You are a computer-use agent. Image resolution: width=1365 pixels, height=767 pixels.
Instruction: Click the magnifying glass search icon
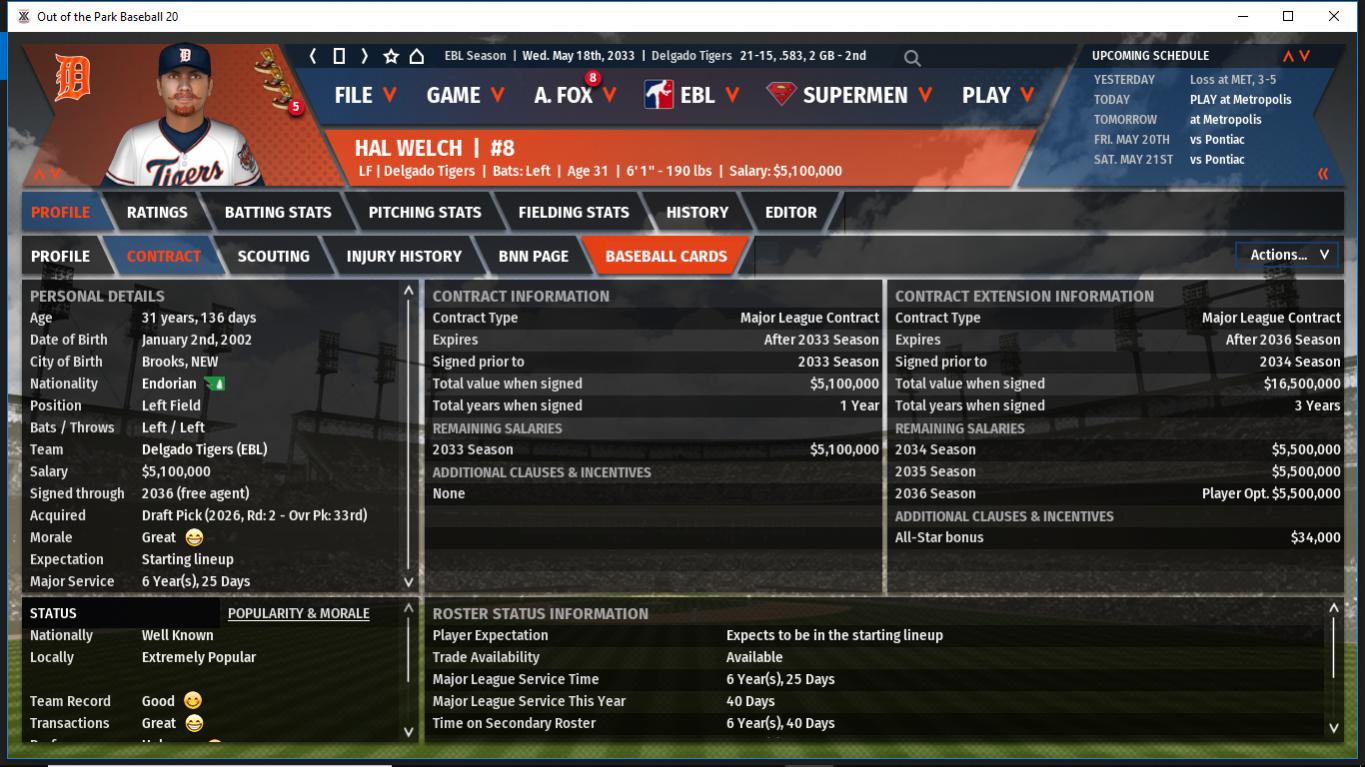[x=912, y=58]
